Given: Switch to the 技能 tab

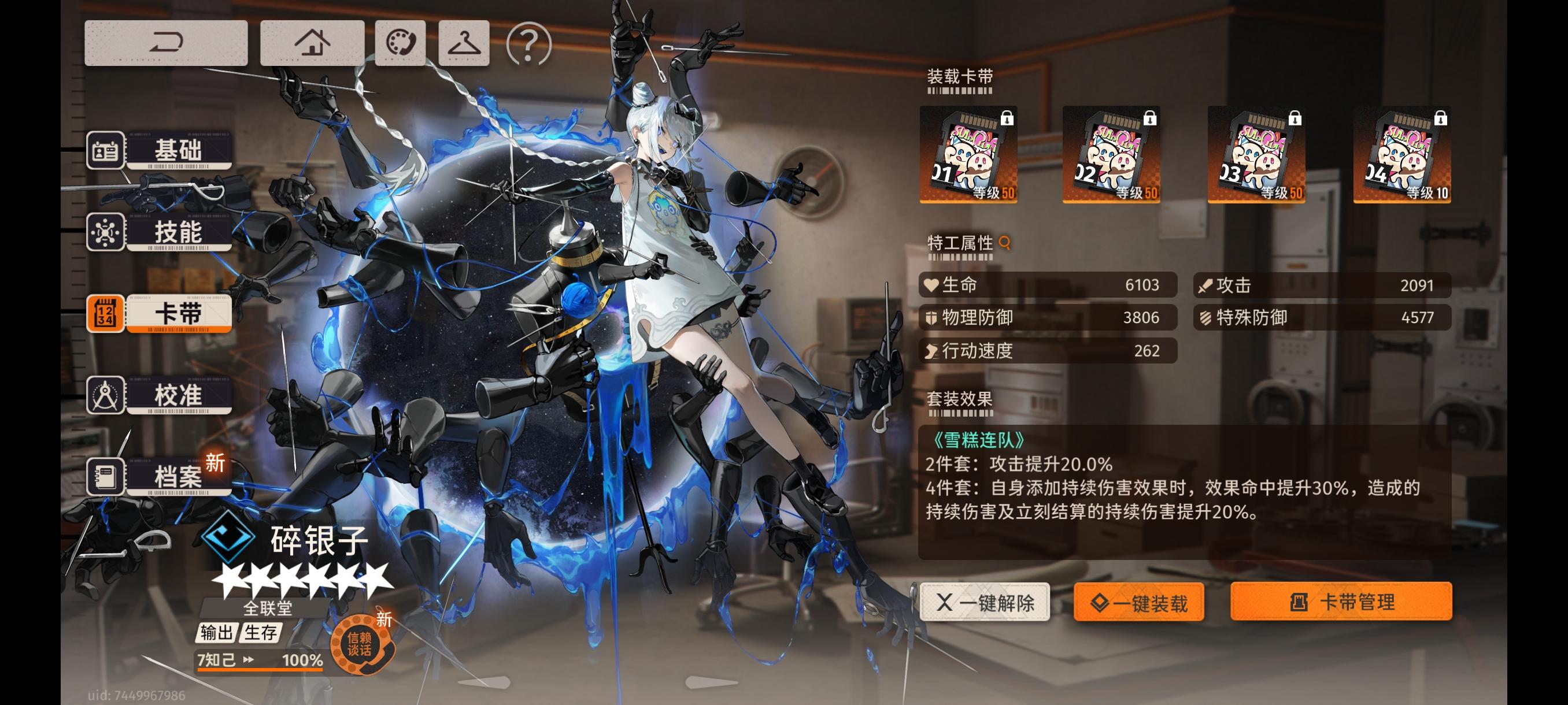Looking at the screenshot, I should pos(179,232).
